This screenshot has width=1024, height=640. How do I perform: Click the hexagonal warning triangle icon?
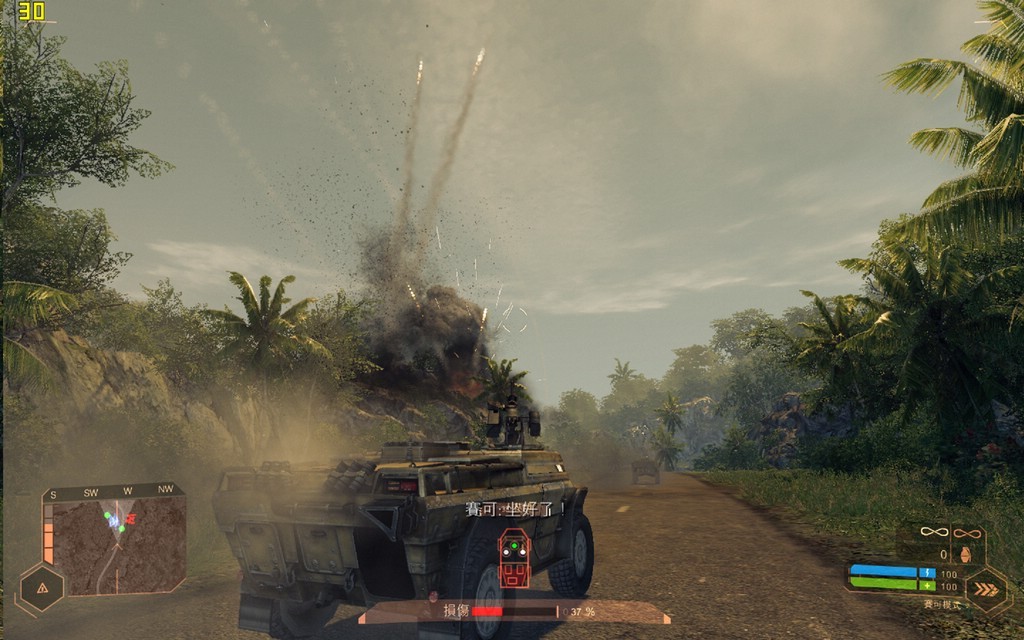click(x=42, y=588)
